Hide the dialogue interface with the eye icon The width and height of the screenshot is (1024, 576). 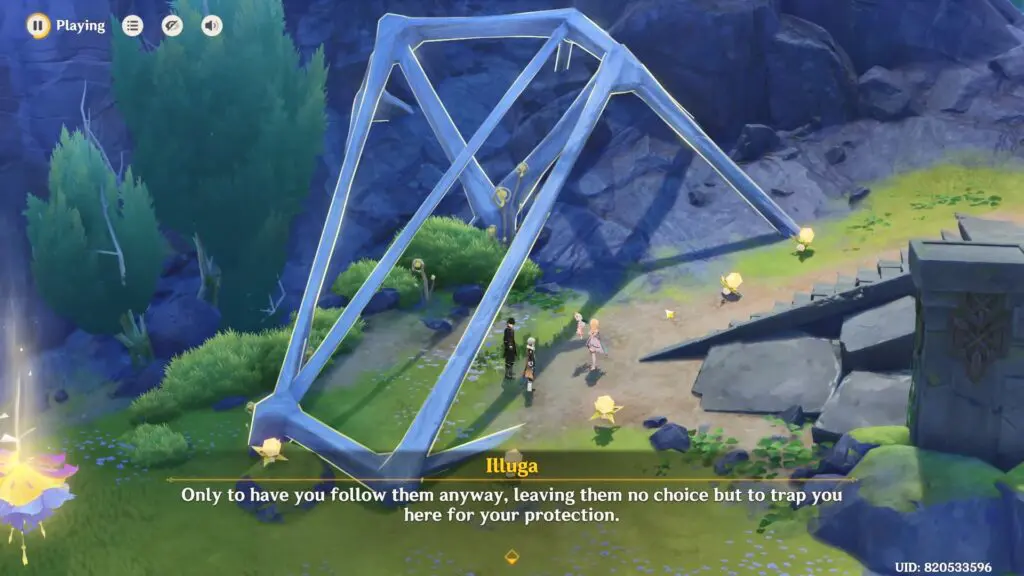[172, 26]
